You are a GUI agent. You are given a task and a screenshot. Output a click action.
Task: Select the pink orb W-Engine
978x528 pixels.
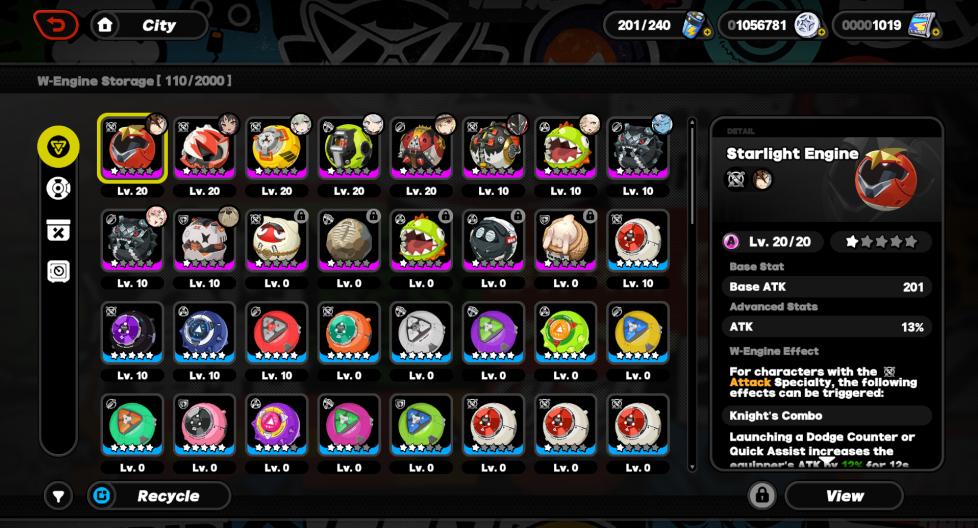tap(205, 425)
